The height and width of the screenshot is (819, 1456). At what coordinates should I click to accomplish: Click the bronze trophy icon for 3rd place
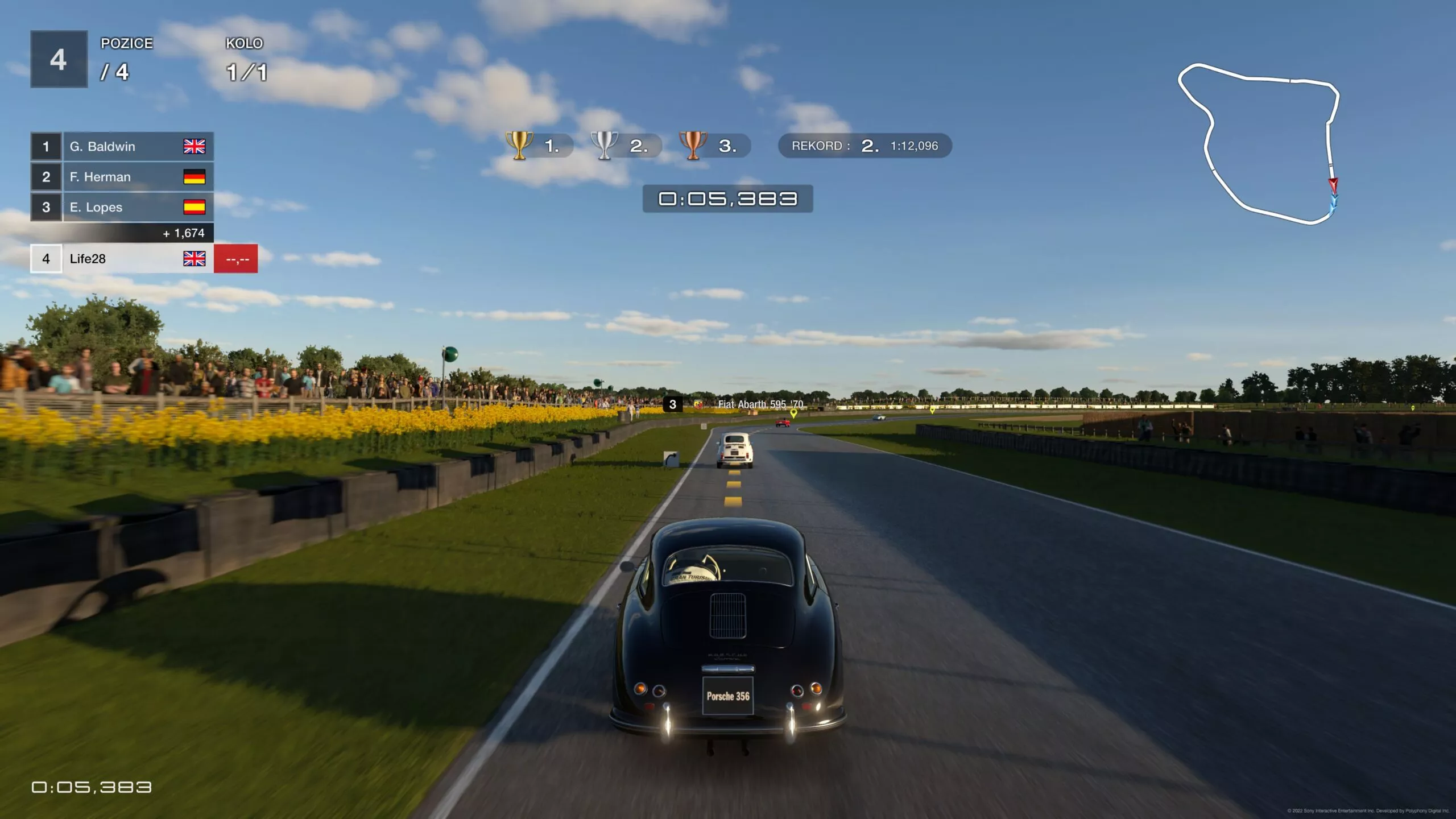(693, 146)
